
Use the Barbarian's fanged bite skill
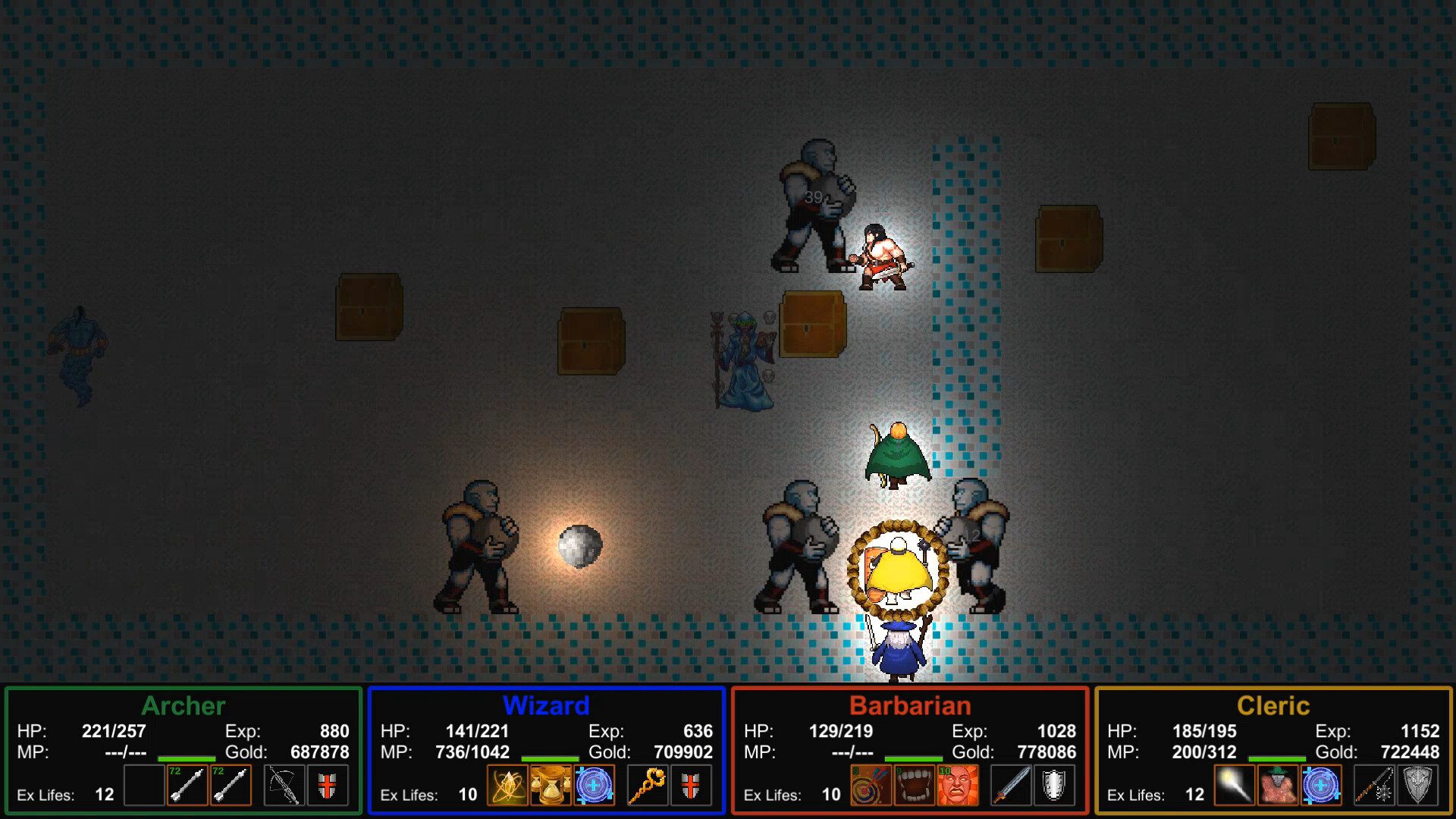tap(915, 785)
